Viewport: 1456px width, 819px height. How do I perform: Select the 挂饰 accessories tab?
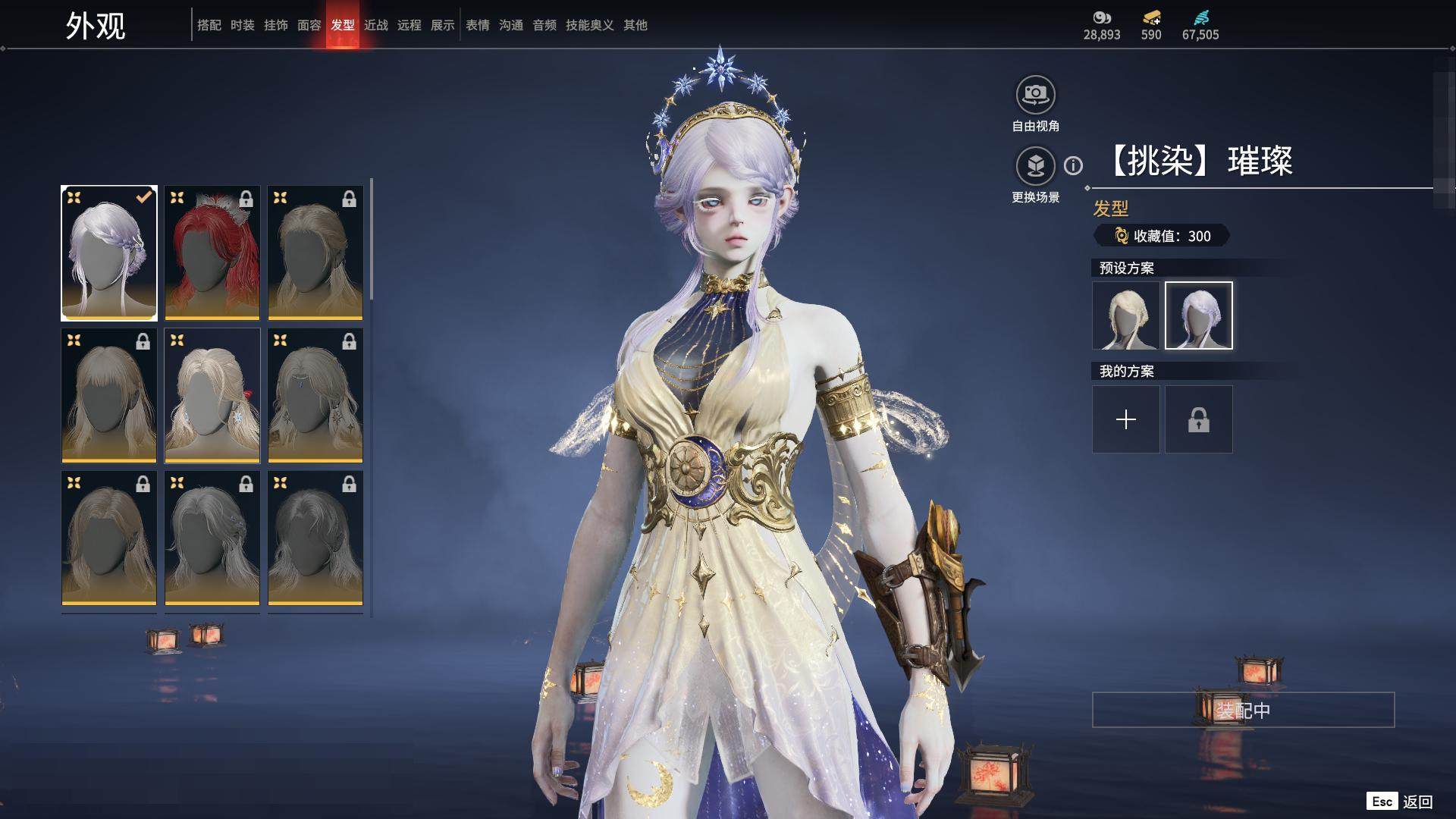[x=275, y=25]
